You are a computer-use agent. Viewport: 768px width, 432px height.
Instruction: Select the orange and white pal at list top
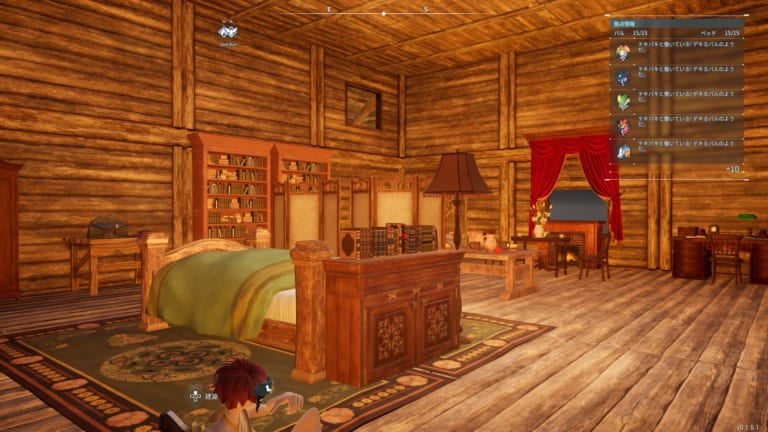[675, 52]
